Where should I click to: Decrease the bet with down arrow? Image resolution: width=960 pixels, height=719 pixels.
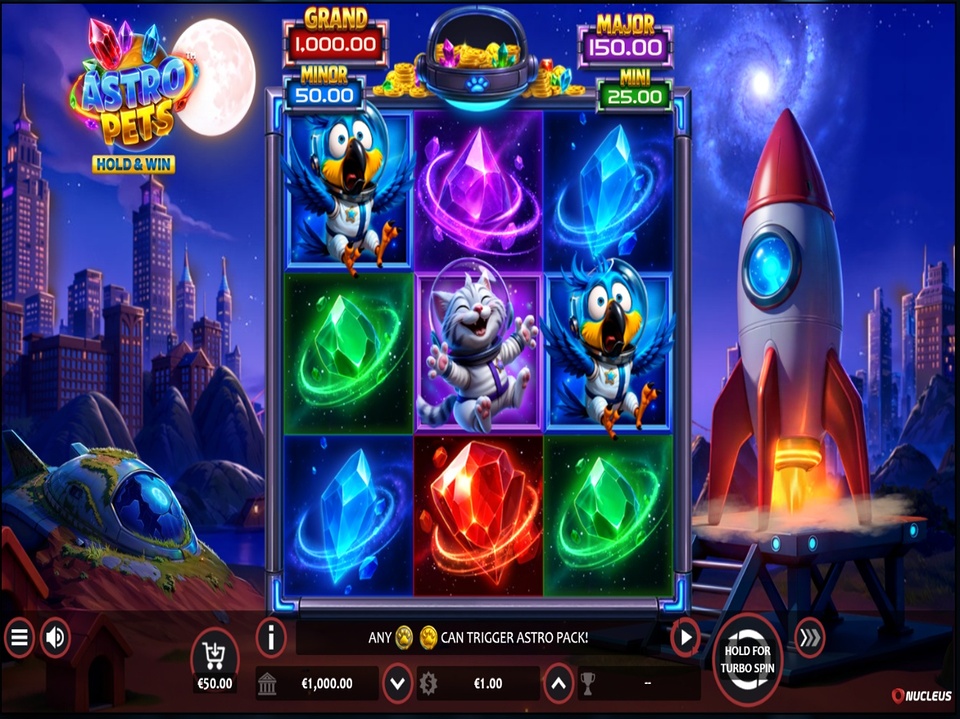(398, 684)
